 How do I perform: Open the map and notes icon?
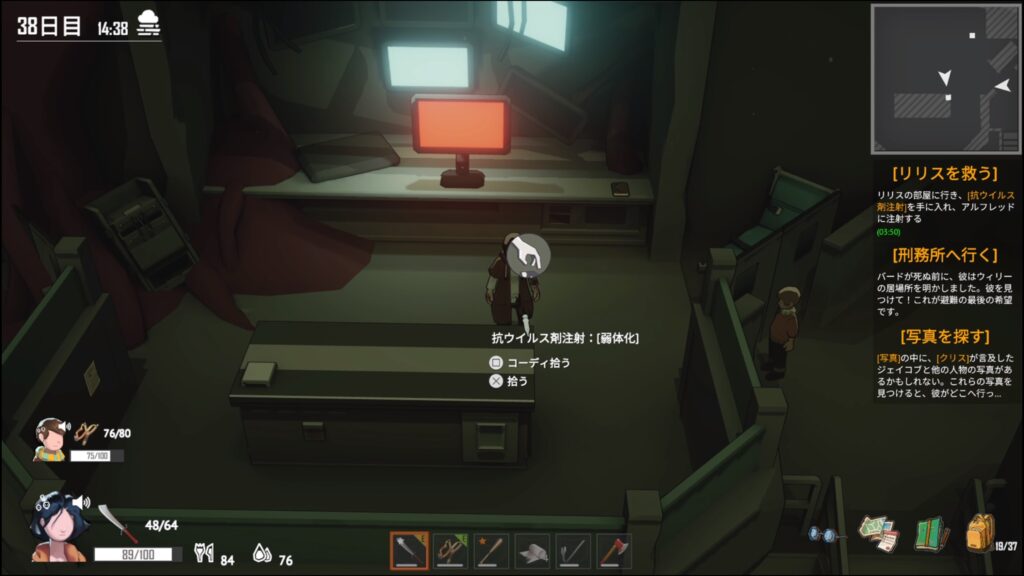[878, 534]
